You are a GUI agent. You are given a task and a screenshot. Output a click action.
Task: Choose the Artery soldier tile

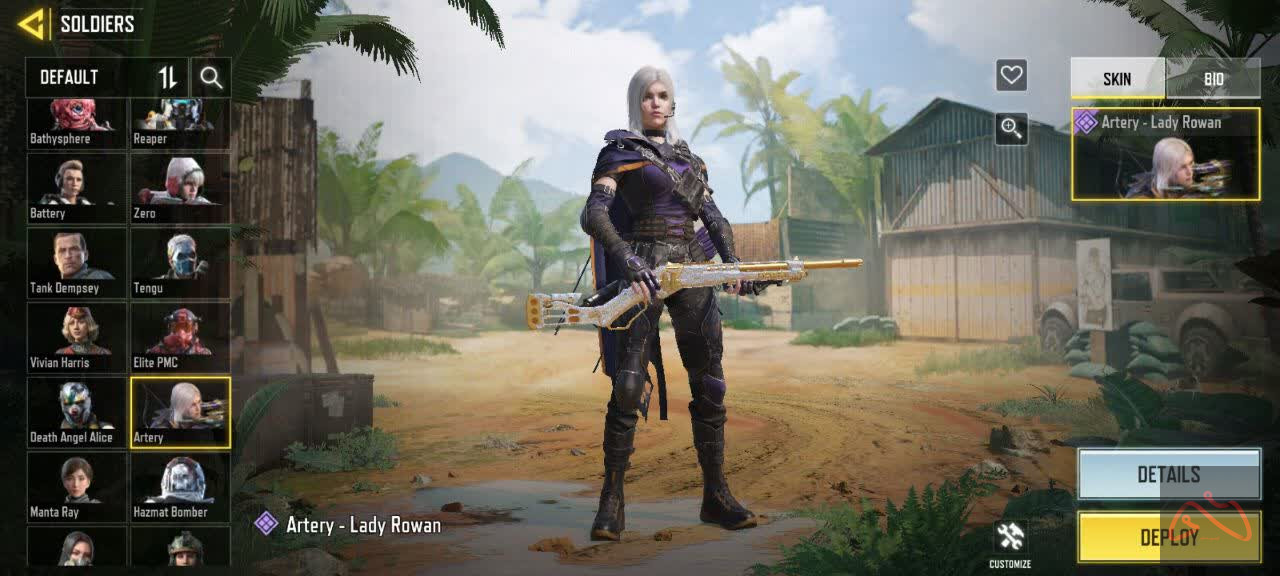coord(180,413)
